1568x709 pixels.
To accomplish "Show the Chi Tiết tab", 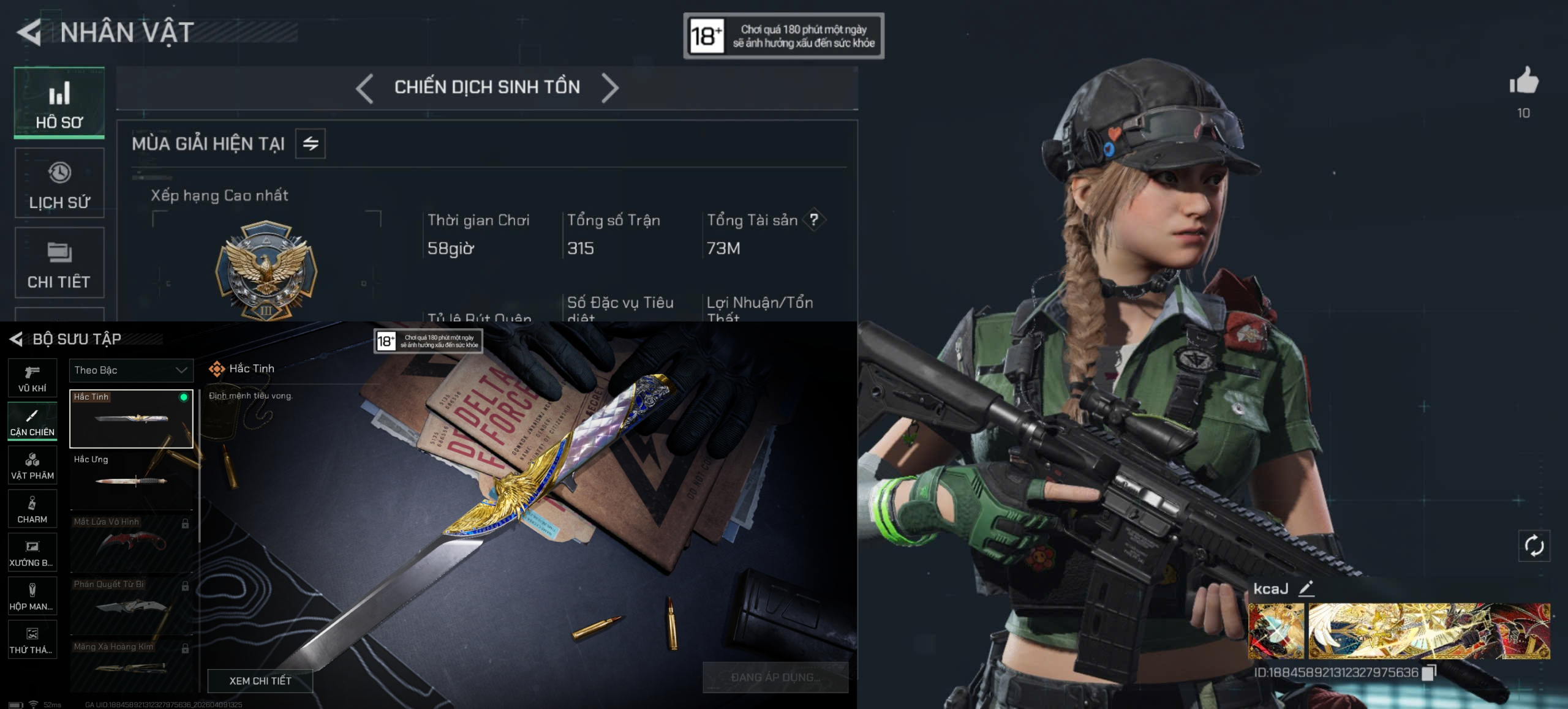I will [59, 263].
